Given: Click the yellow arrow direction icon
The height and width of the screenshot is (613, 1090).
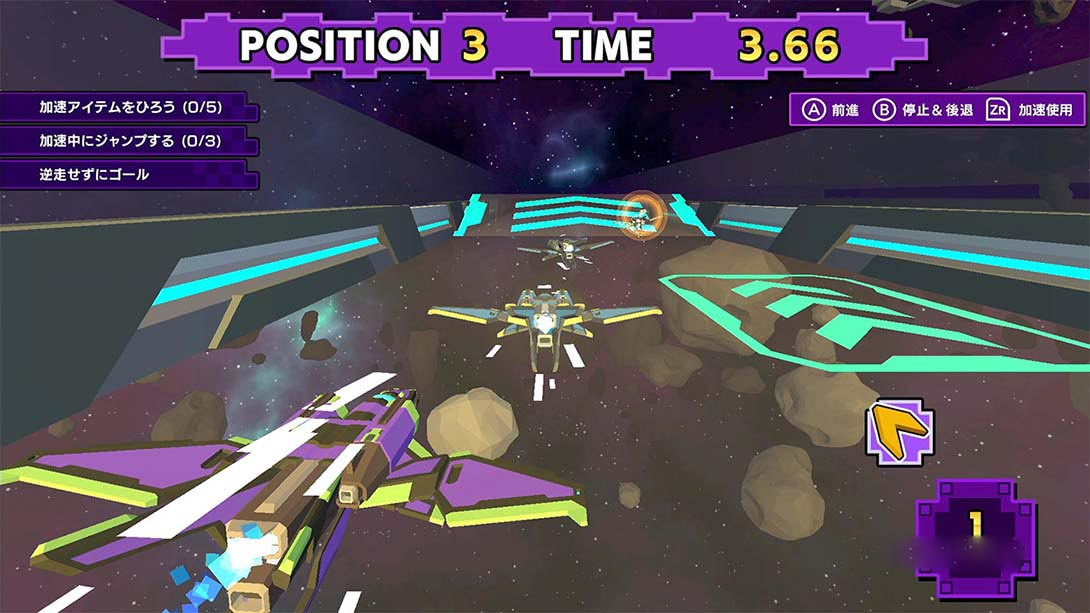Looking at the screenshot, I should point(900,432).
